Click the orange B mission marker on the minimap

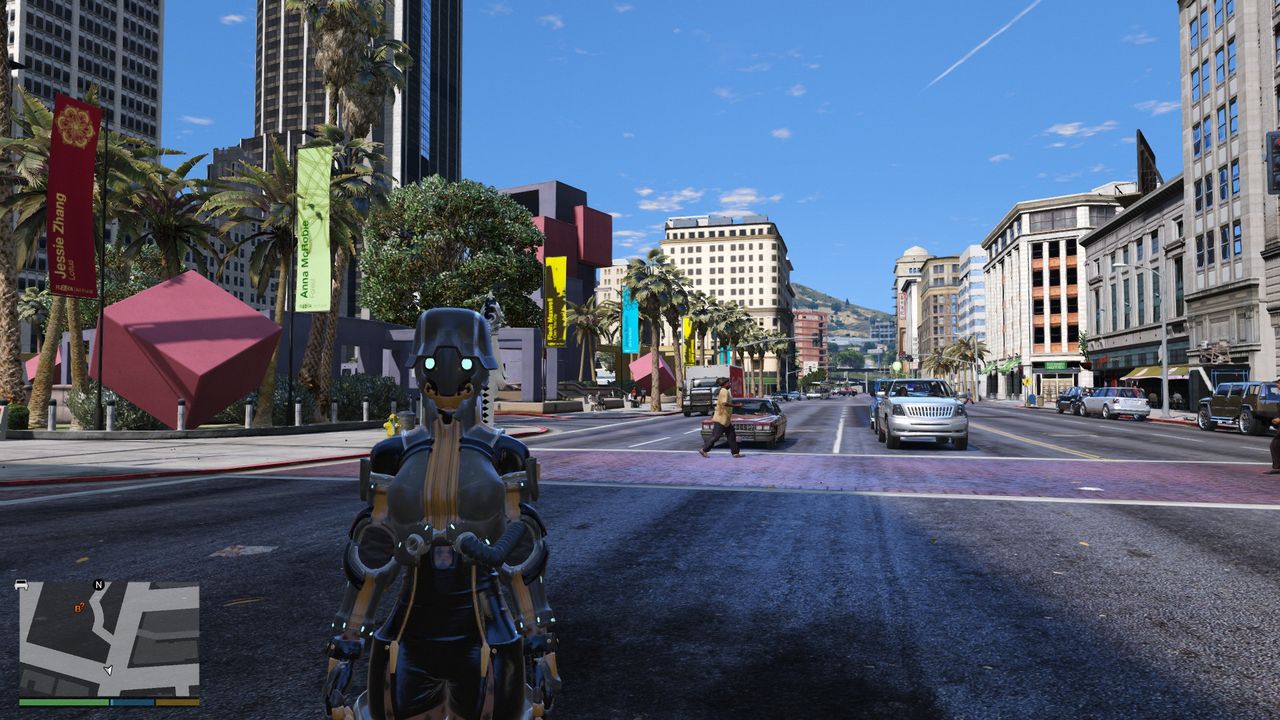(78, 608)
